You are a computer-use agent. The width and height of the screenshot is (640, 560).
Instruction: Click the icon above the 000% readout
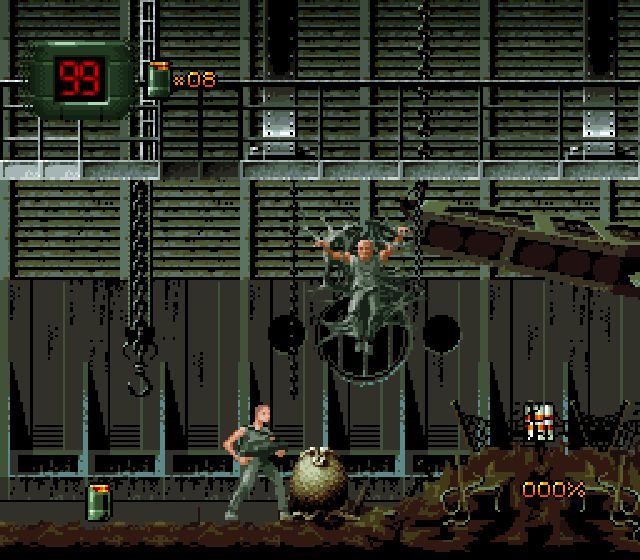[x=541, y=421]
